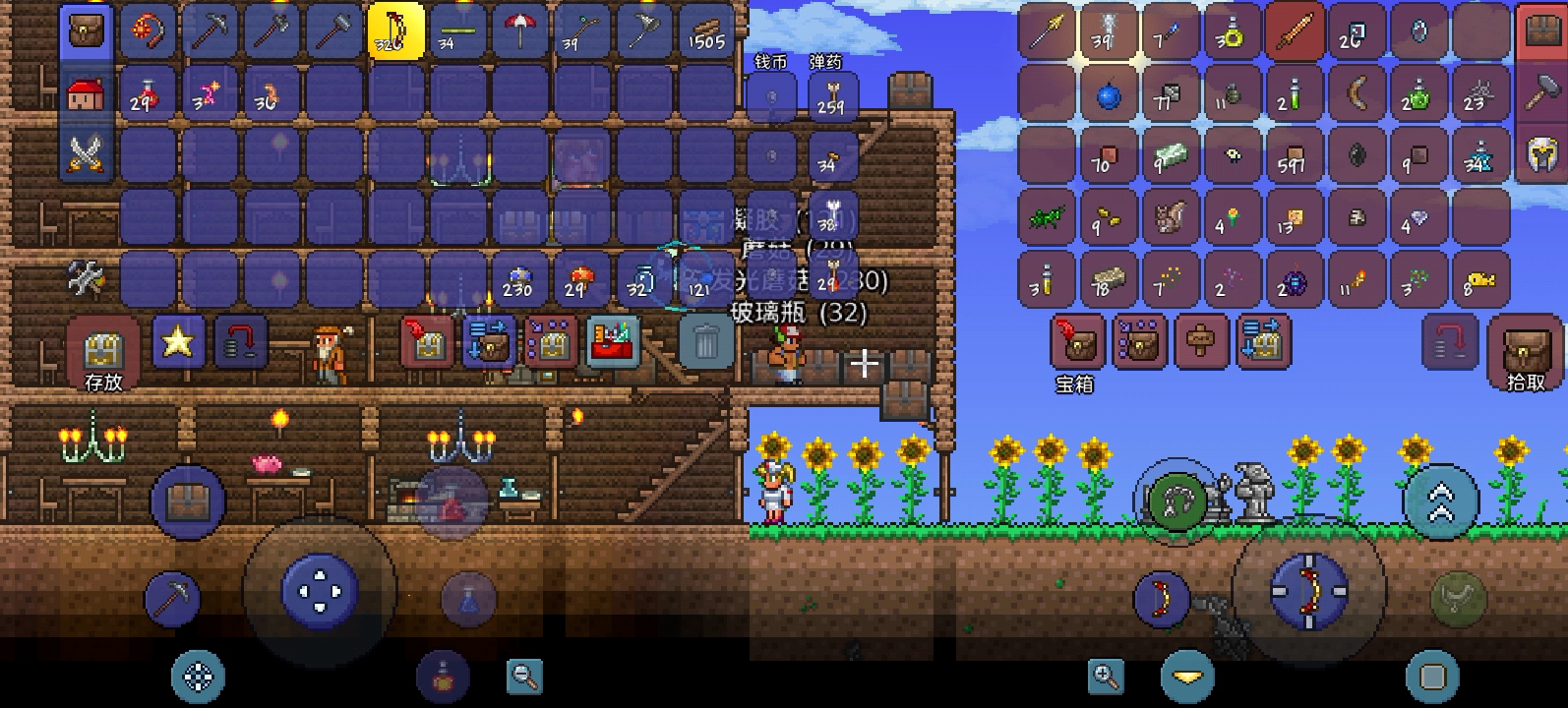The height and width of the screenshot is (708, 1568).
Task: Toggle the yellow star favorite button
Action: (178, 342)
